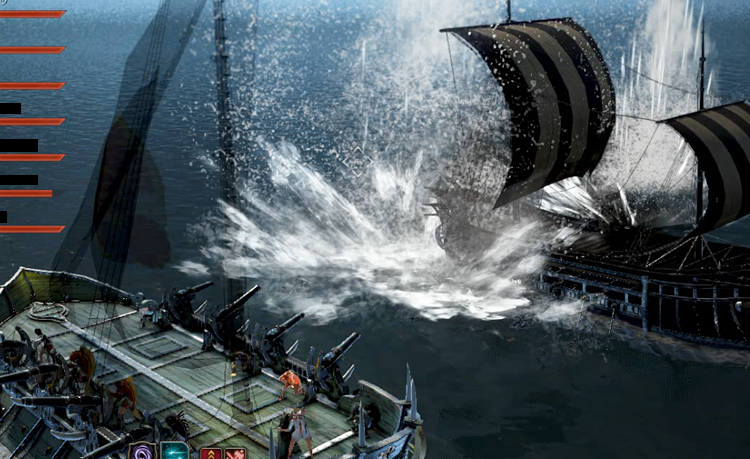Image resolution: width=750 pixels, height=459 pixels.
Task: Trigger the red crossed-out figure ability
Action: point(236,453)
